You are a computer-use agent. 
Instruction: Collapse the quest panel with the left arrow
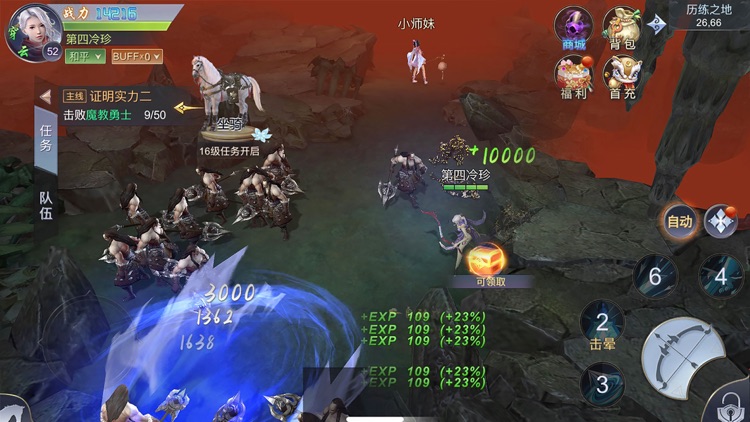click(45, 97)
